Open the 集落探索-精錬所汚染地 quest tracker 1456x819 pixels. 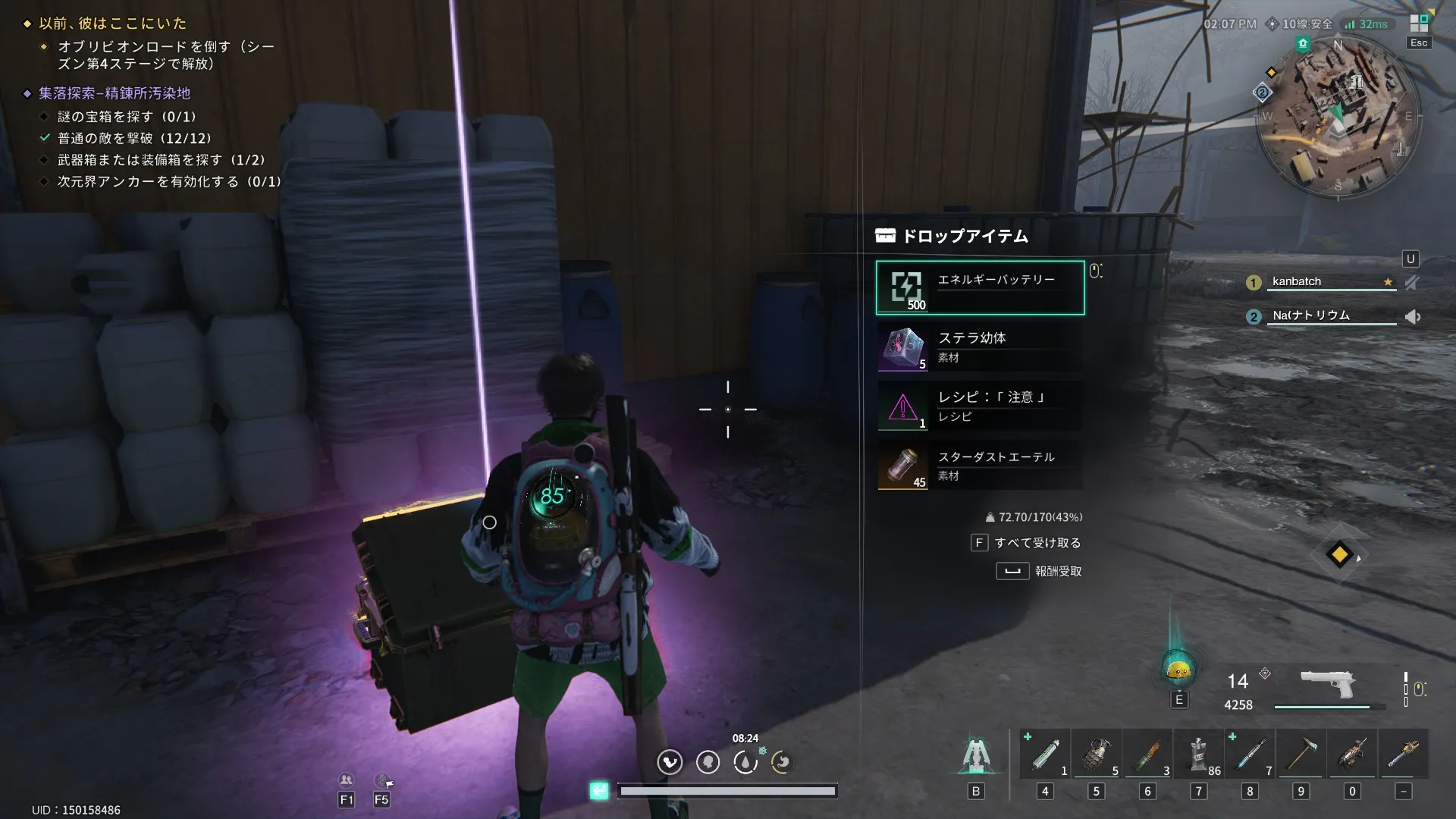pos(115,93)
